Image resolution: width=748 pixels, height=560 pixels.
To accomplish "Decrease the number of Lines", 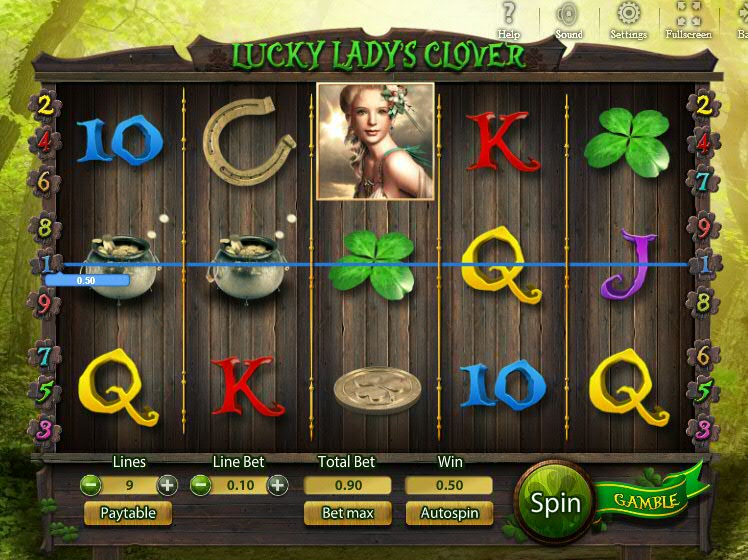I will [x=90, y=486].
